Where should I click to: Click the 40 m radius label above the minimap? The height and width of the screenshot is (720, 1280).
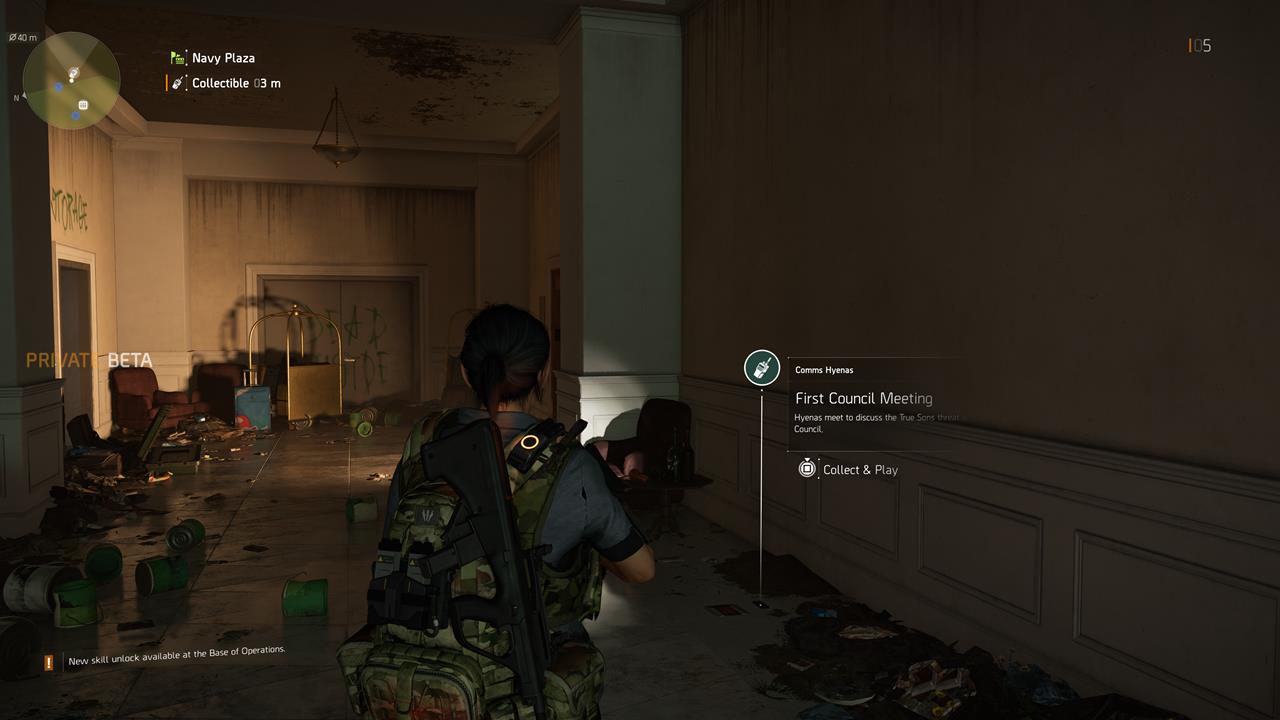point(23,36)
